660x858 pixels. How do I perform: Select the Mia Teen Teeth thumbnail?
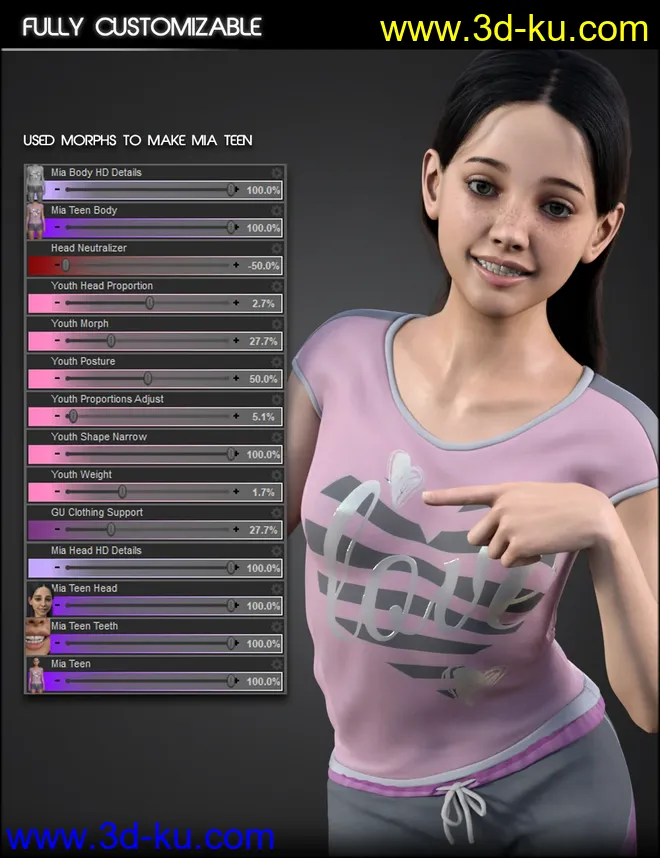pos(38,637)
